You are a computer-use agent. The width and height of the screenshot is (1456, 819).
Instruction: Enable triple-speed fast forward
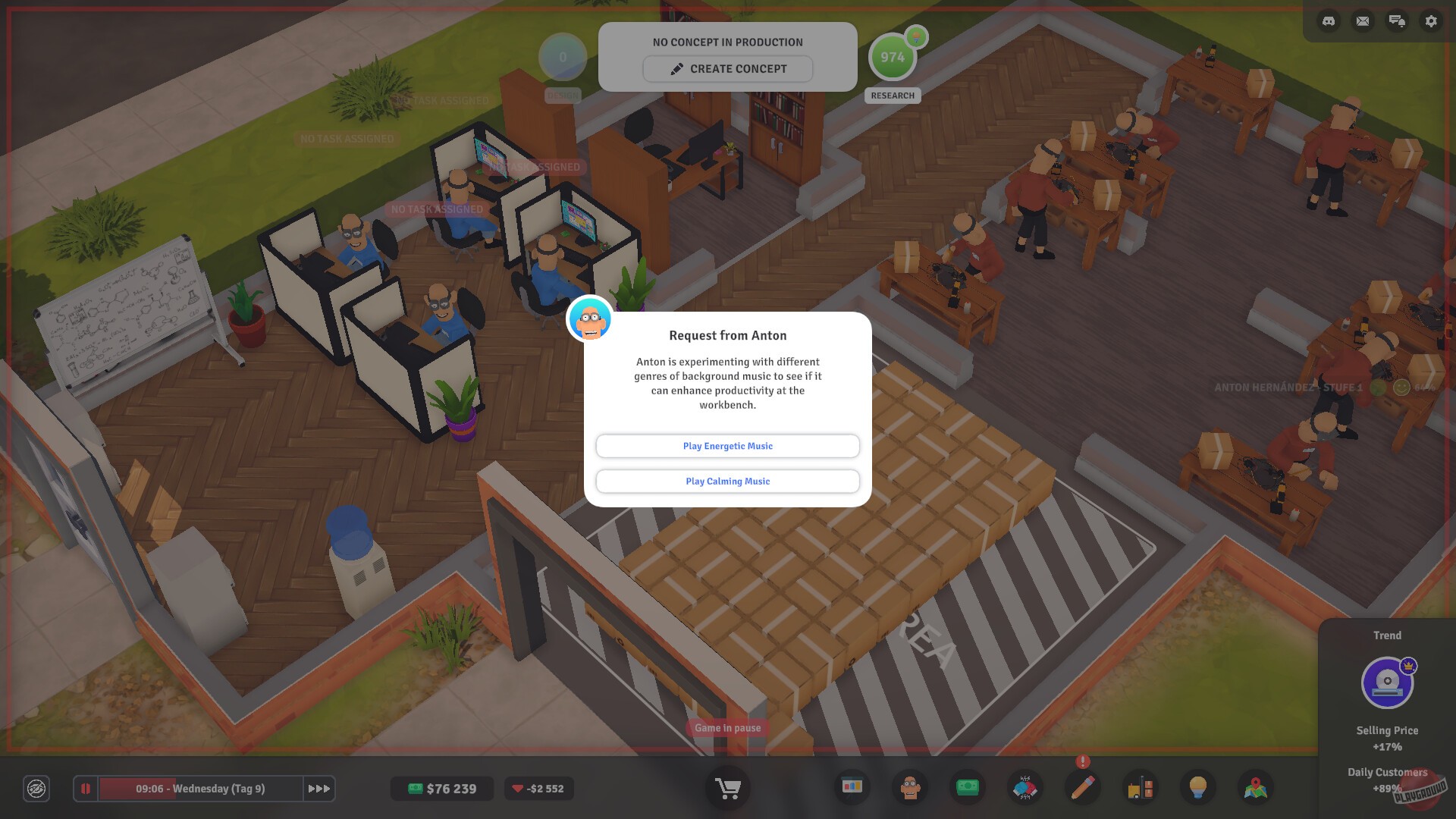(x=319, y=789)
